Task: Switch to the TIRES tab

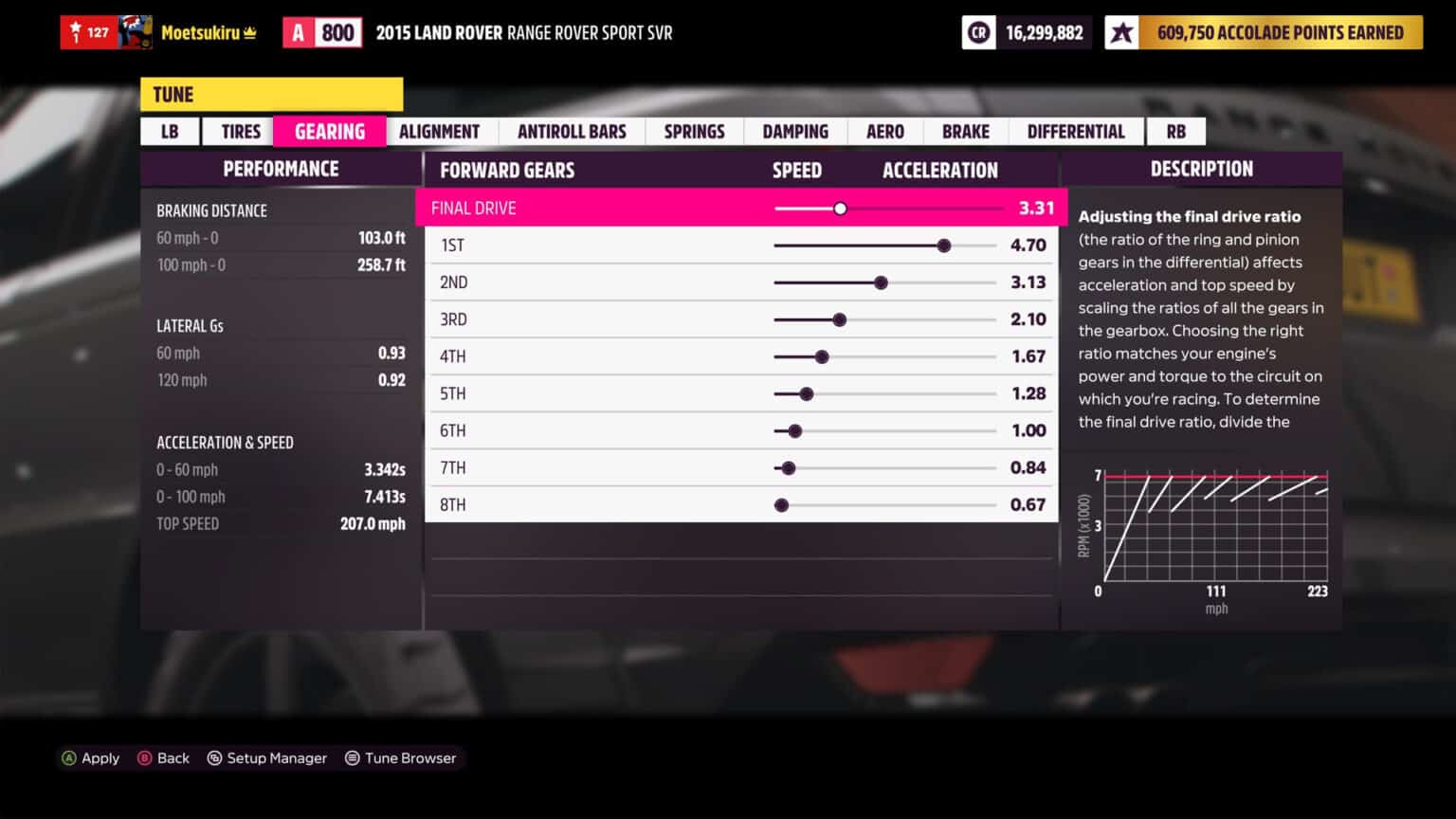Action: pos(239,131)
